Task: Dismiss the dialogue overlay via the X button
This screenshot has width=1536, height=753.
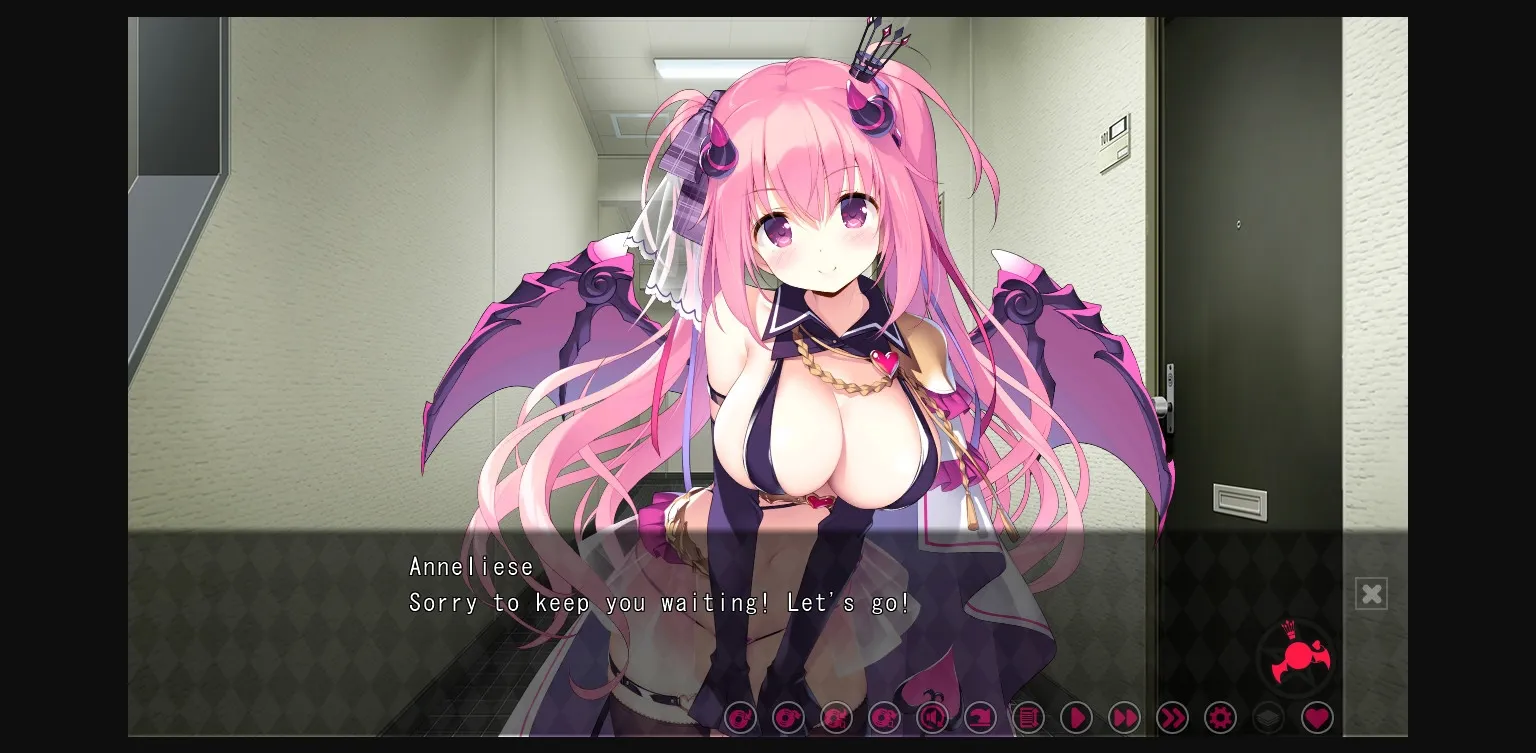Action: pyautogui.click(x=1371, y=593)
